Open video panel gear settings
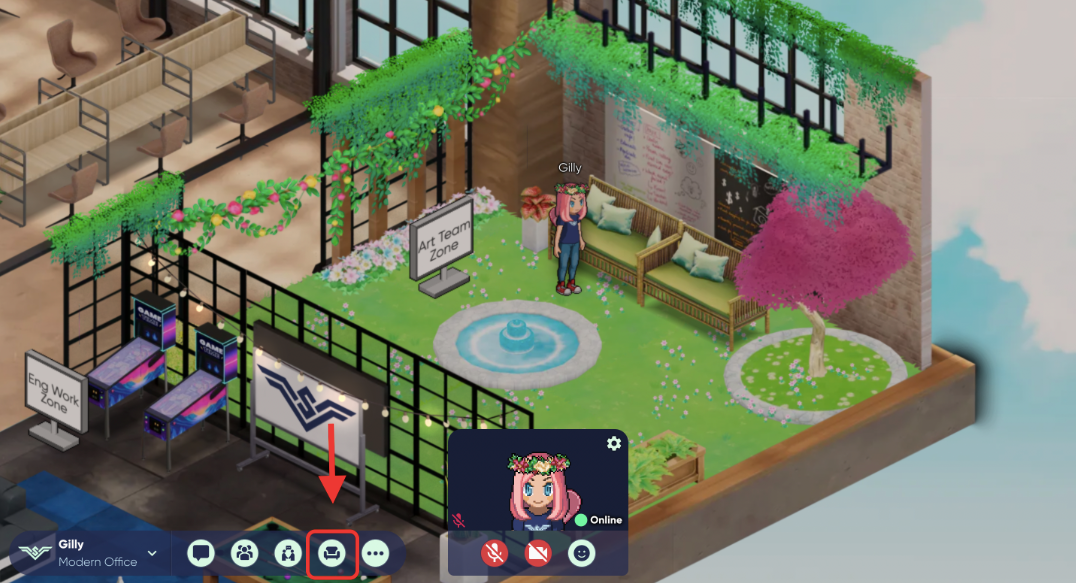 point(614,443)
